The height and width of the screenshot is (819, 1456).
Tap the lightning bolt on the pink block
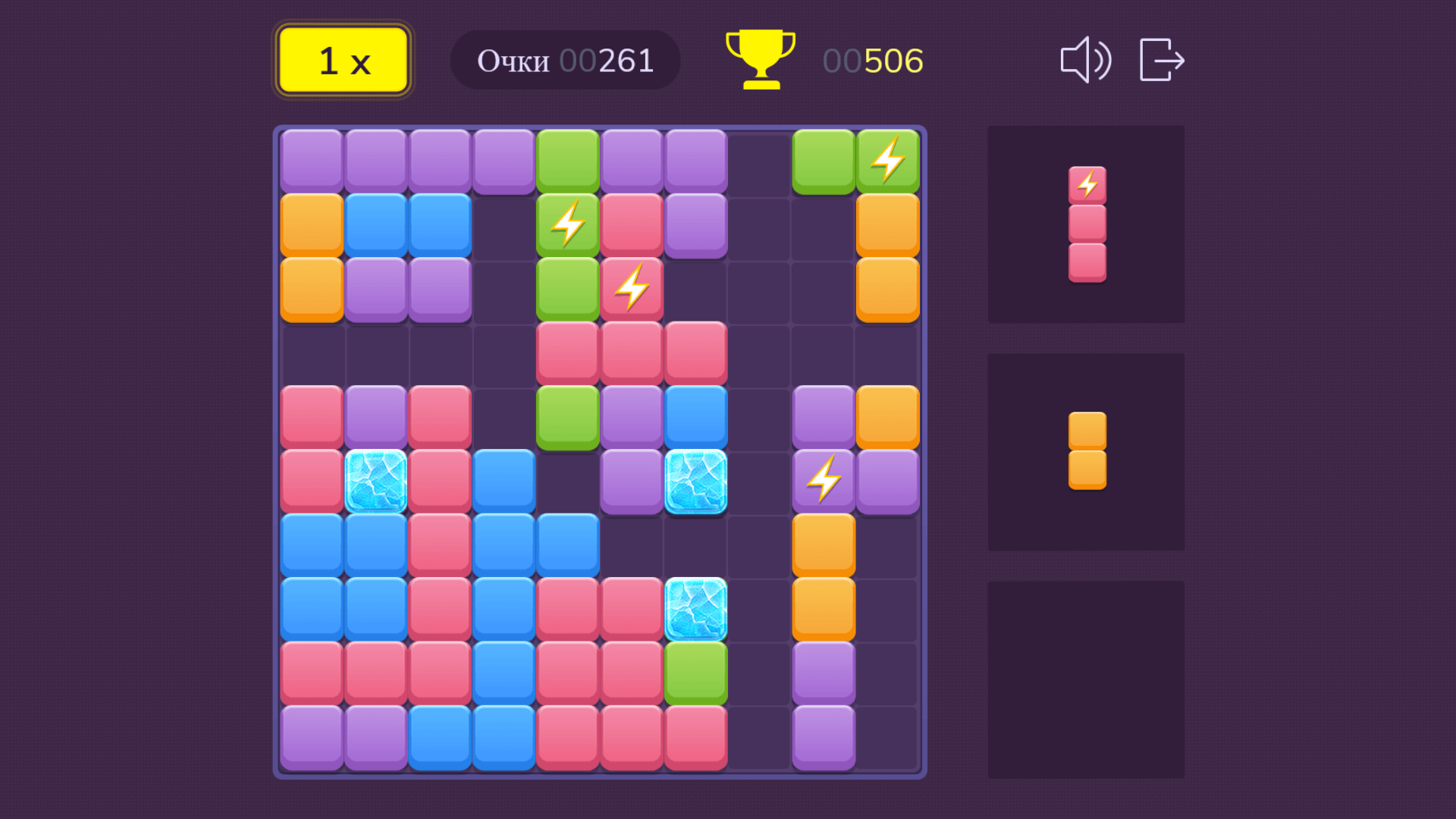click(632, 288)
